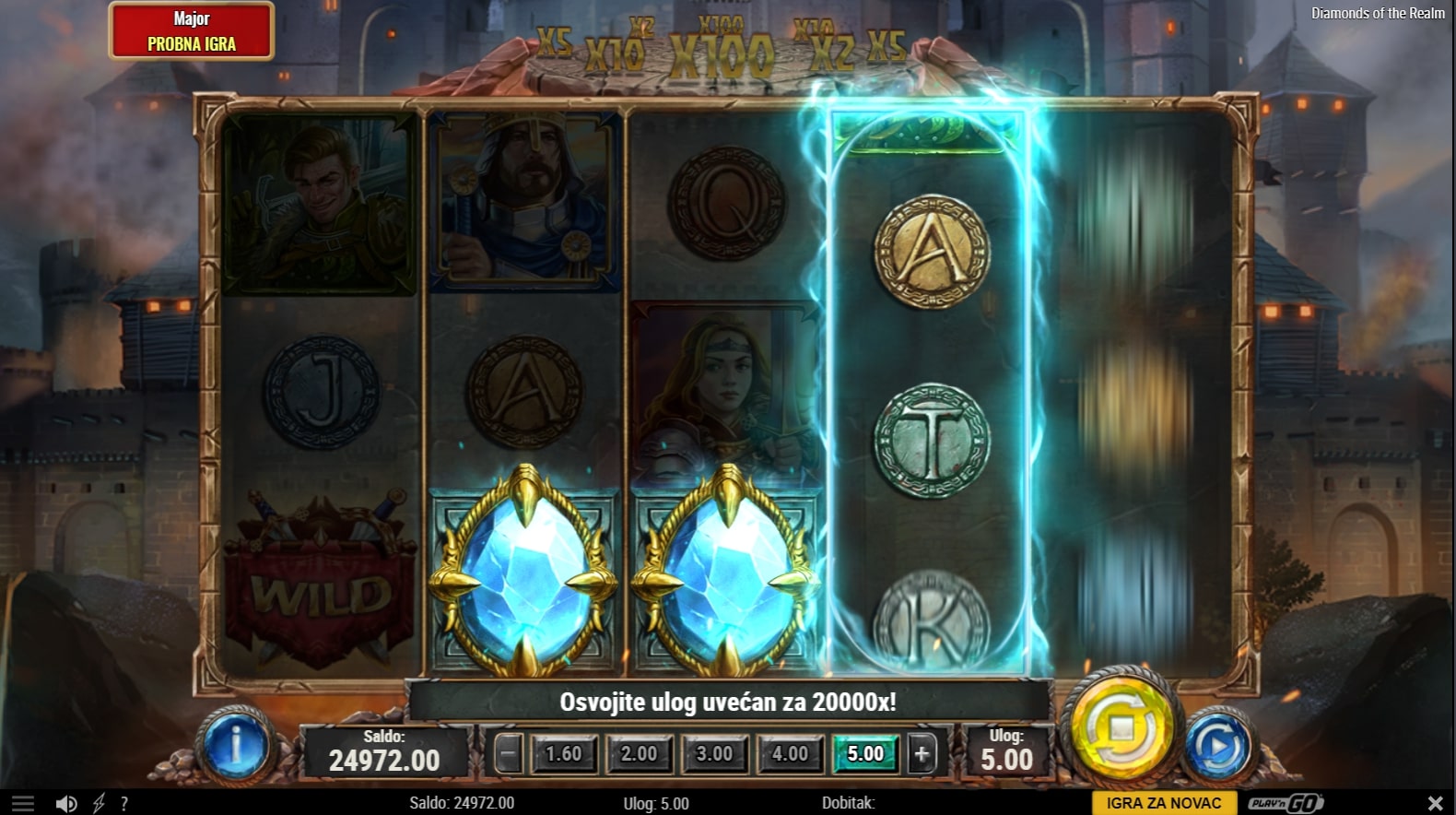
Task: Select the 1.60 bet value
Action: coord(564,754)
